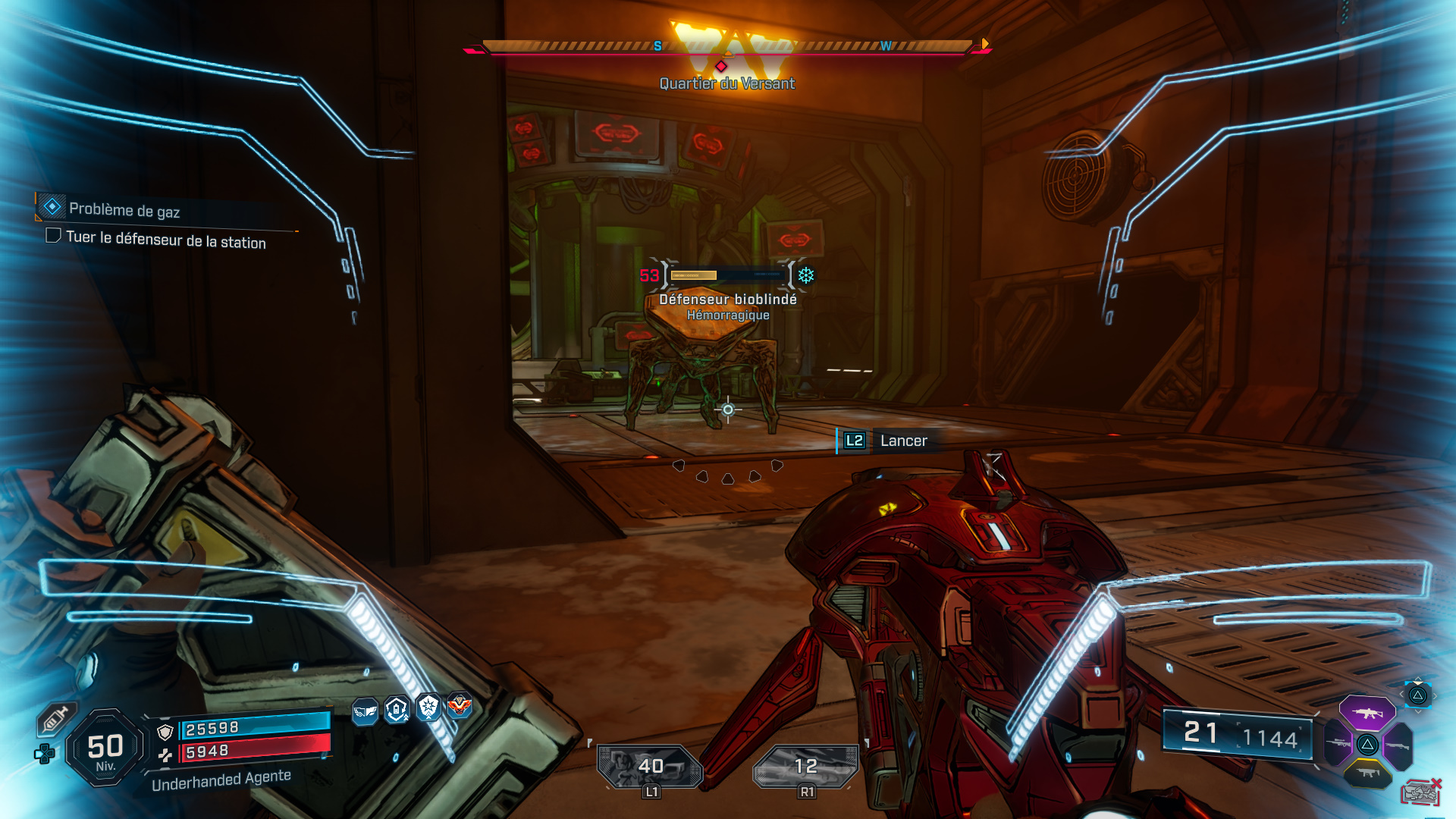Click the cryo snowflake icon beside enemy bar
Image resolution: width=1456 pixels, height=819 pixels.
click(805, 276)
